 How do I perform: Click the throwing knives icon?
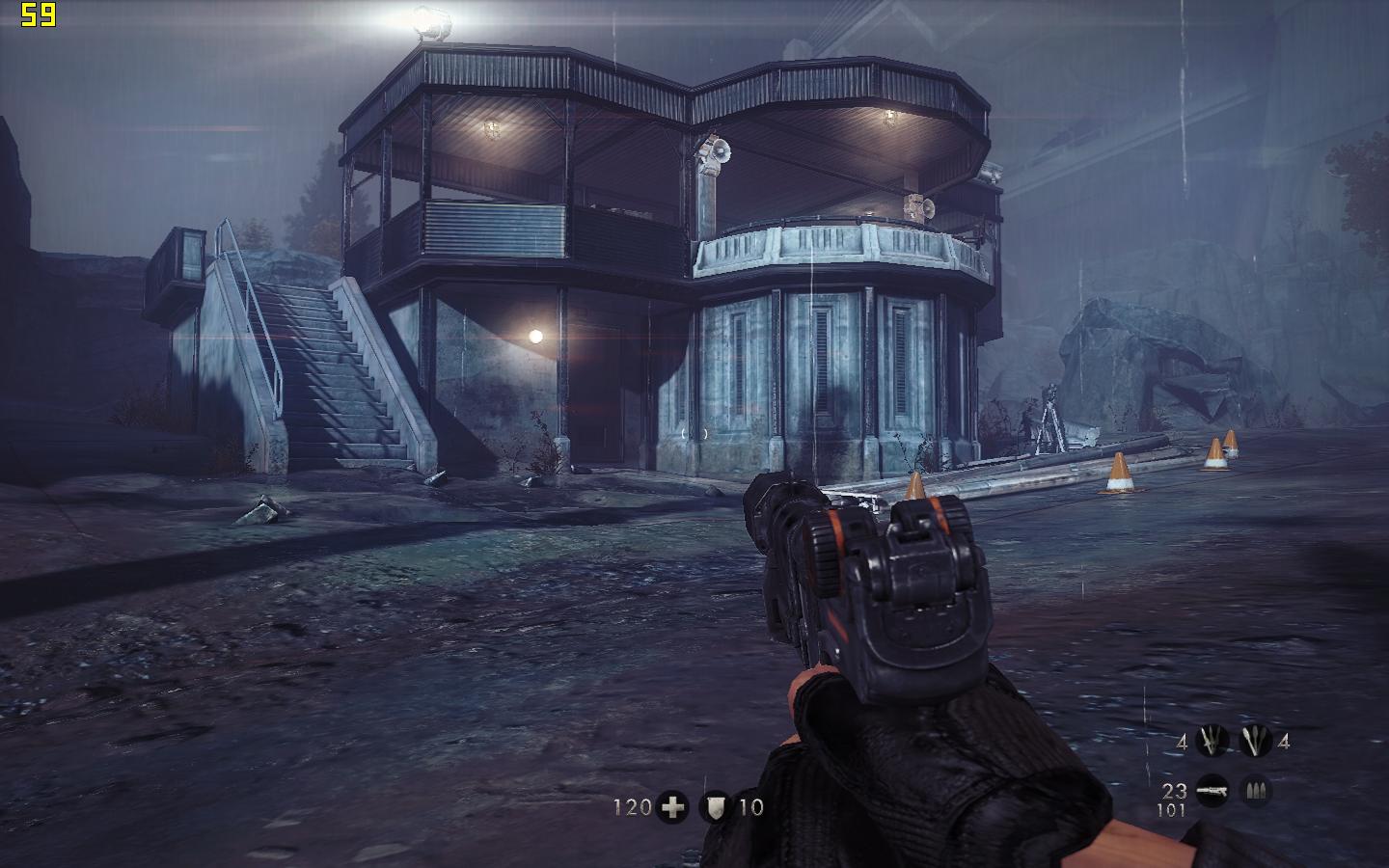point(1212,742)
